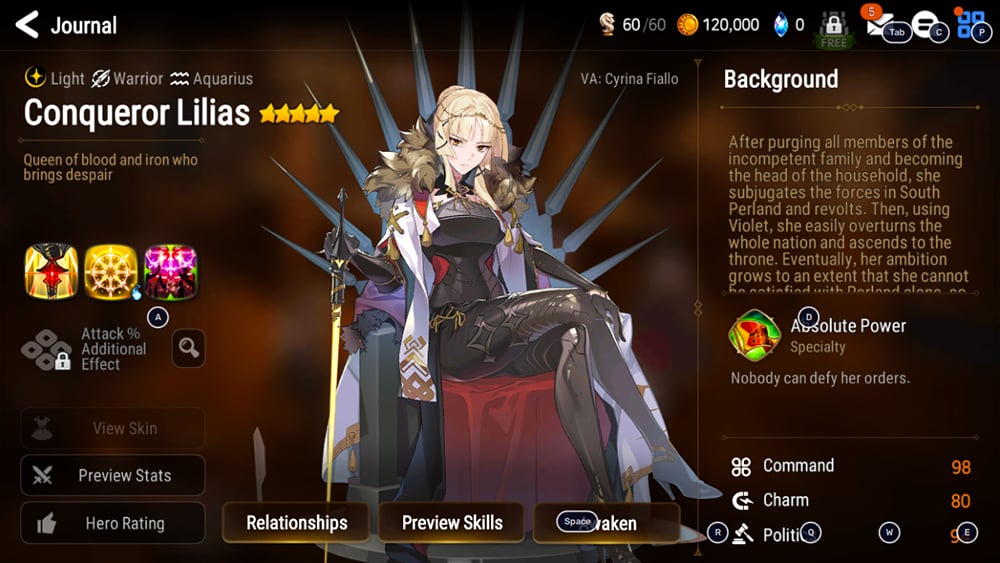Open the Preview Stats panel
The height and width of the screenshot is (563, 1000).
(x=113, y=476)
